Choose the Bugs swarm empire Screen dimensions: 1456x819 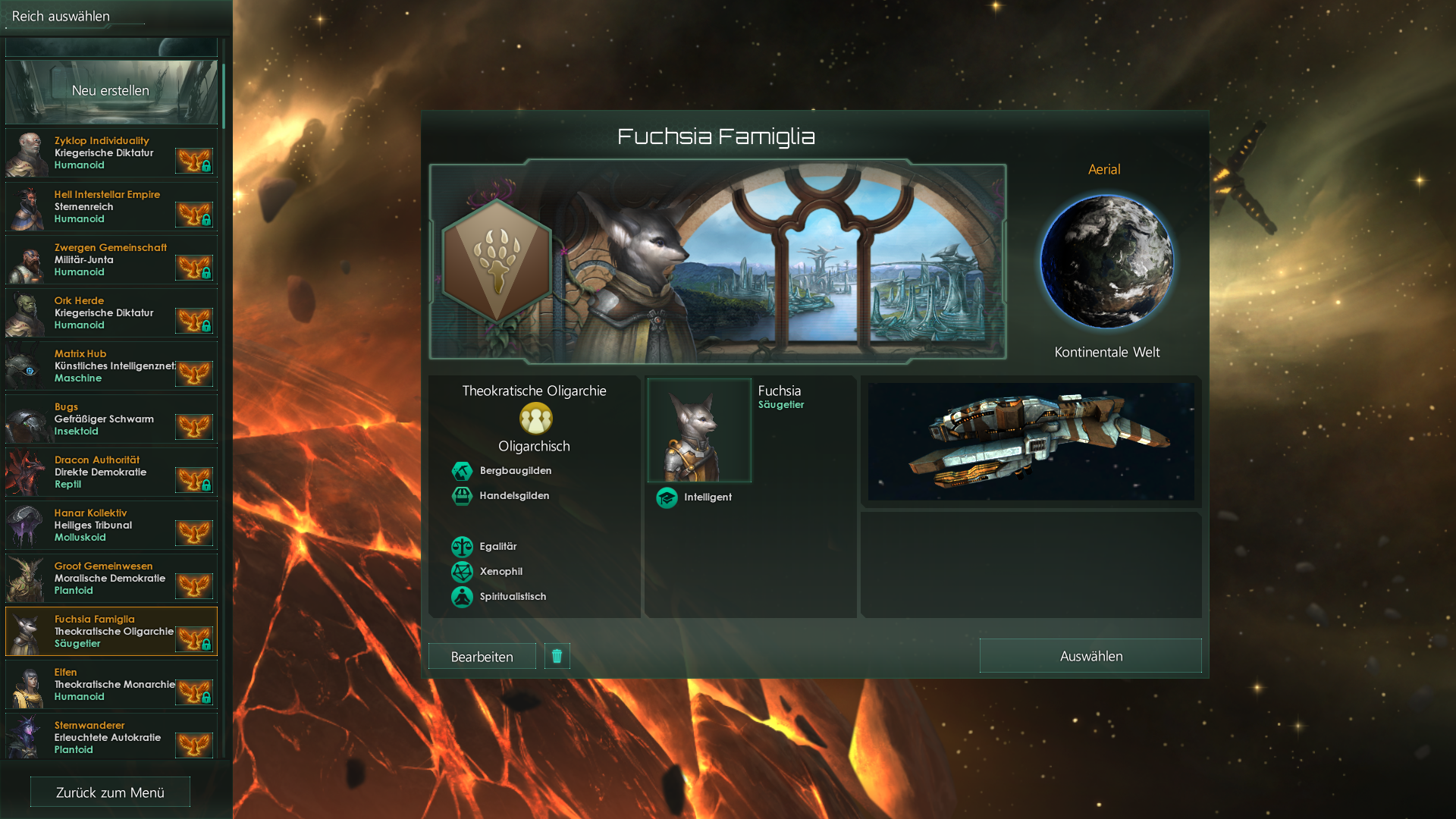pos(111,419)
